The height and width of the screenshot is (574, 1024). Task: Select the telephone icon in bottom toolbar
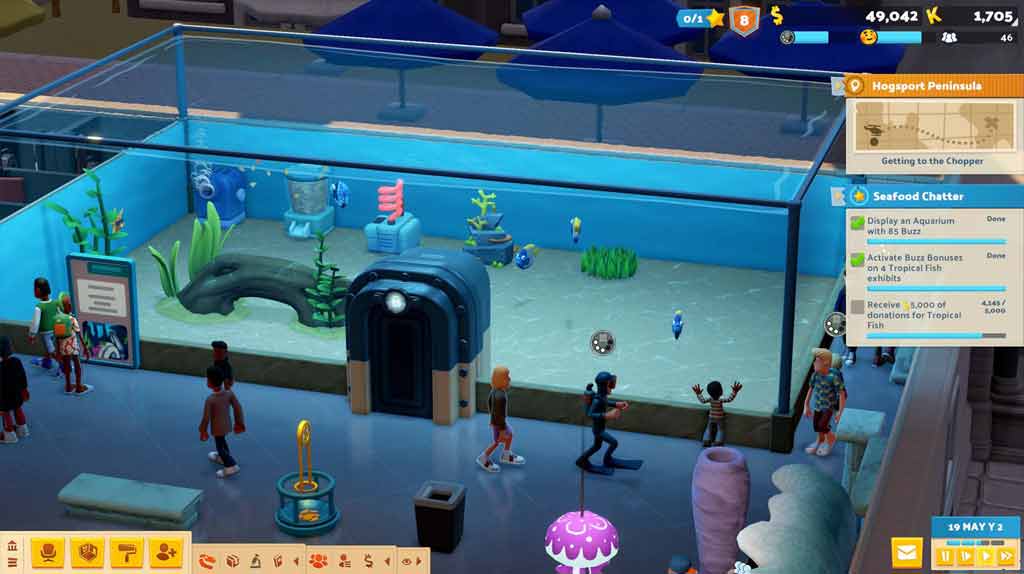208,561
